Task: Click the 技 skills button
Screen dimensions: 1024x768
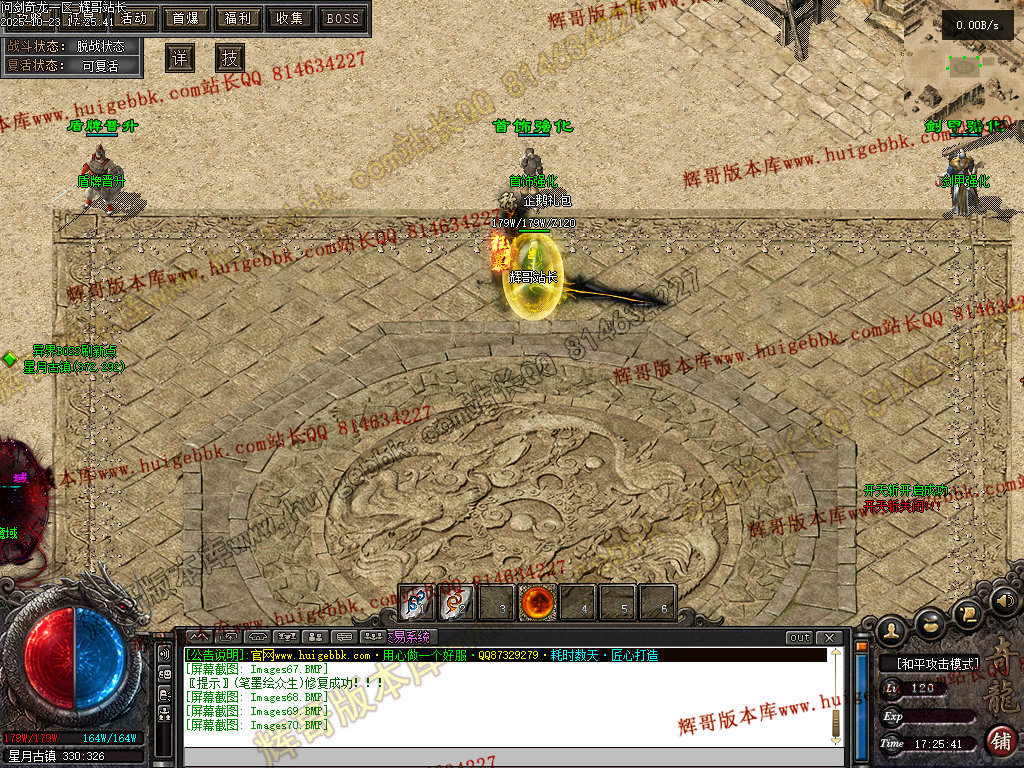Action: (230, 57)
